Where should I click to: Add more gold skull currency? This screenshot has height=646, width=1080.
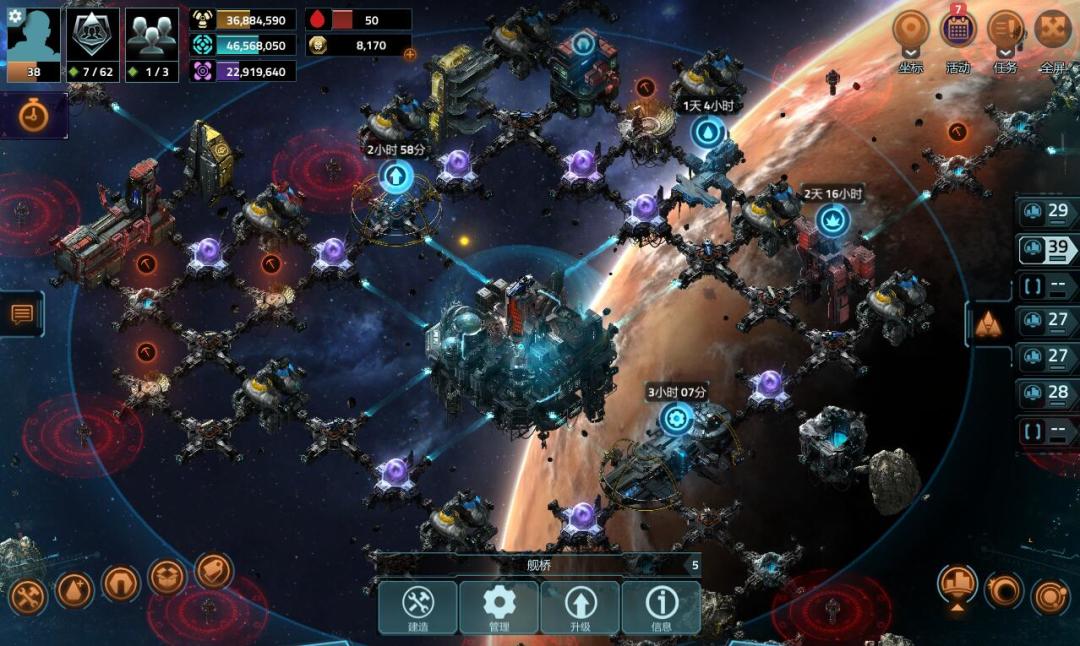click(x=409, y=54)
